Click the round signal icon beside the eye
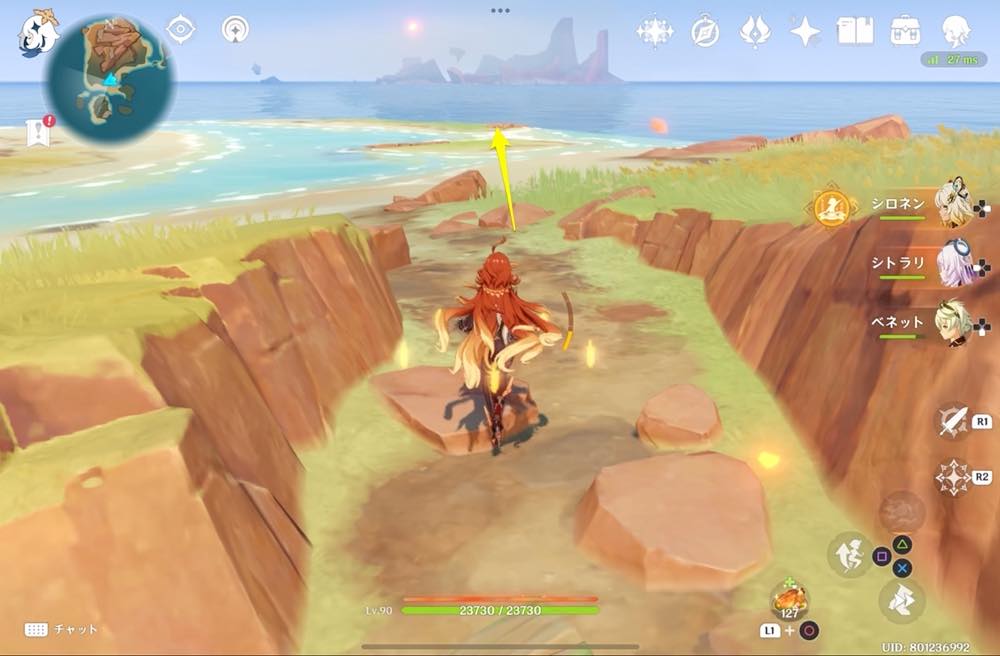The height and width of the screenshot is (656, 1000). pos(235,30)
